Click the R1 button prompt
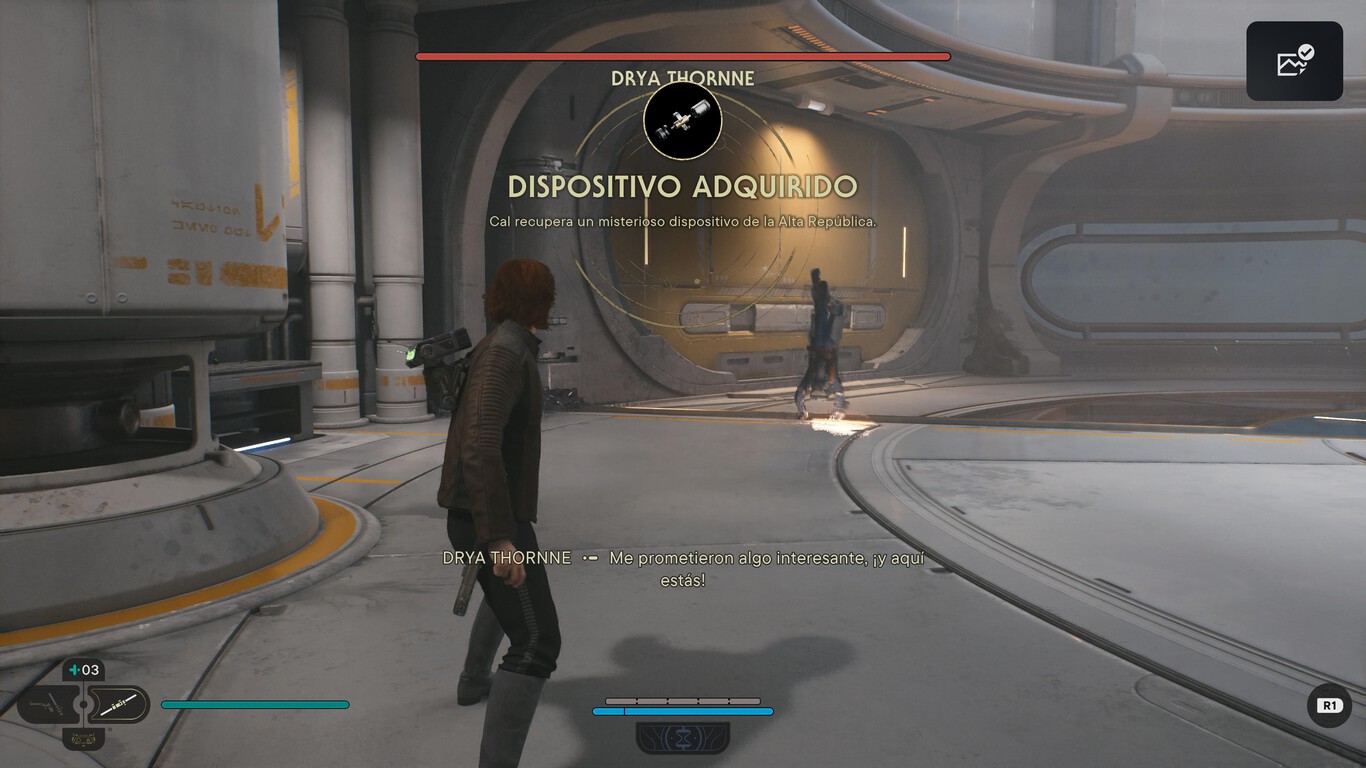Viewport: 1366px width, 768px height. tap(1330, 705)
